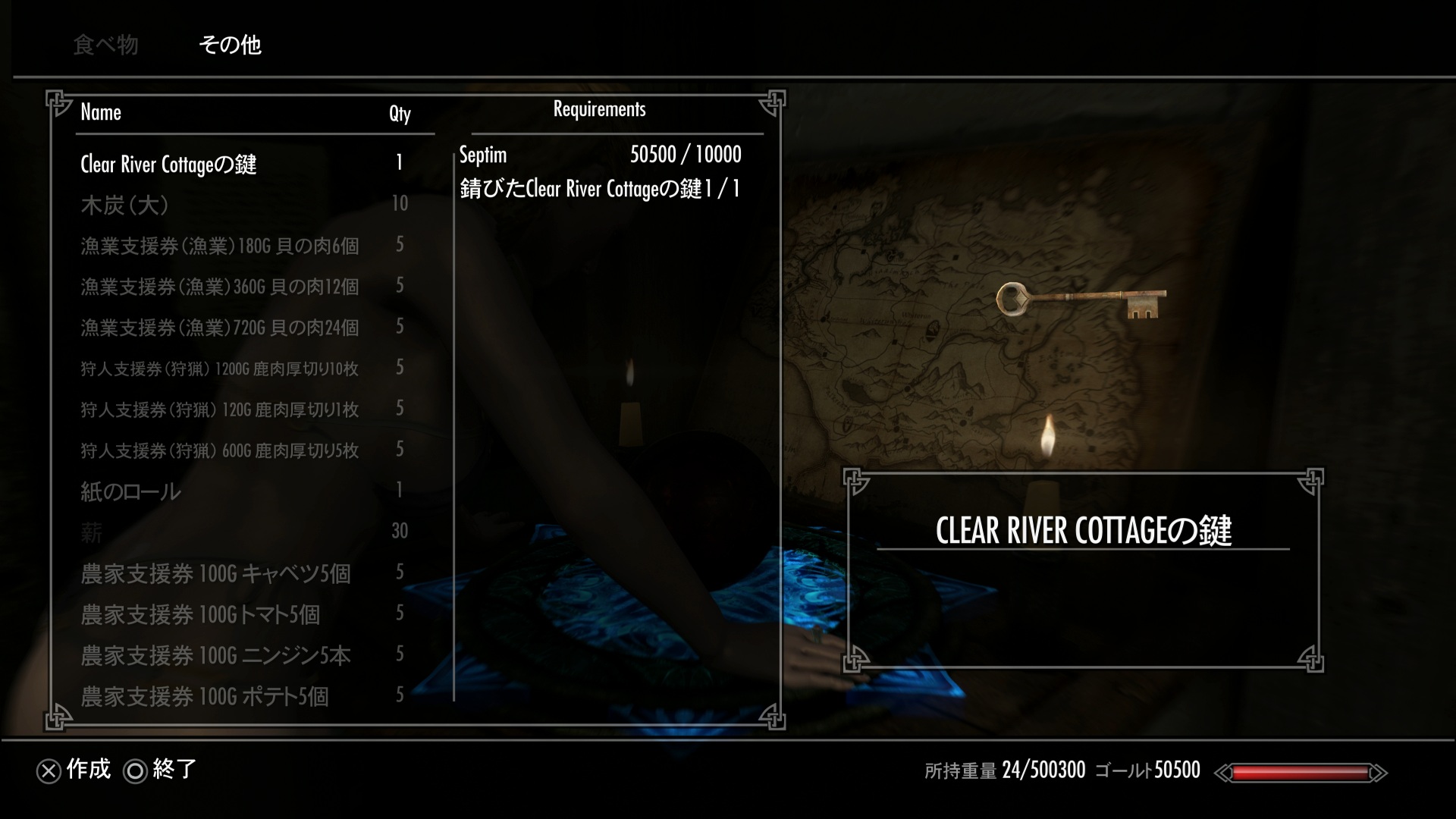Viewport: 1456px width, 819px height.
Task: Click 農家支援券 100G ニンジン5本 entry
Action: click(x=215, y=655)
